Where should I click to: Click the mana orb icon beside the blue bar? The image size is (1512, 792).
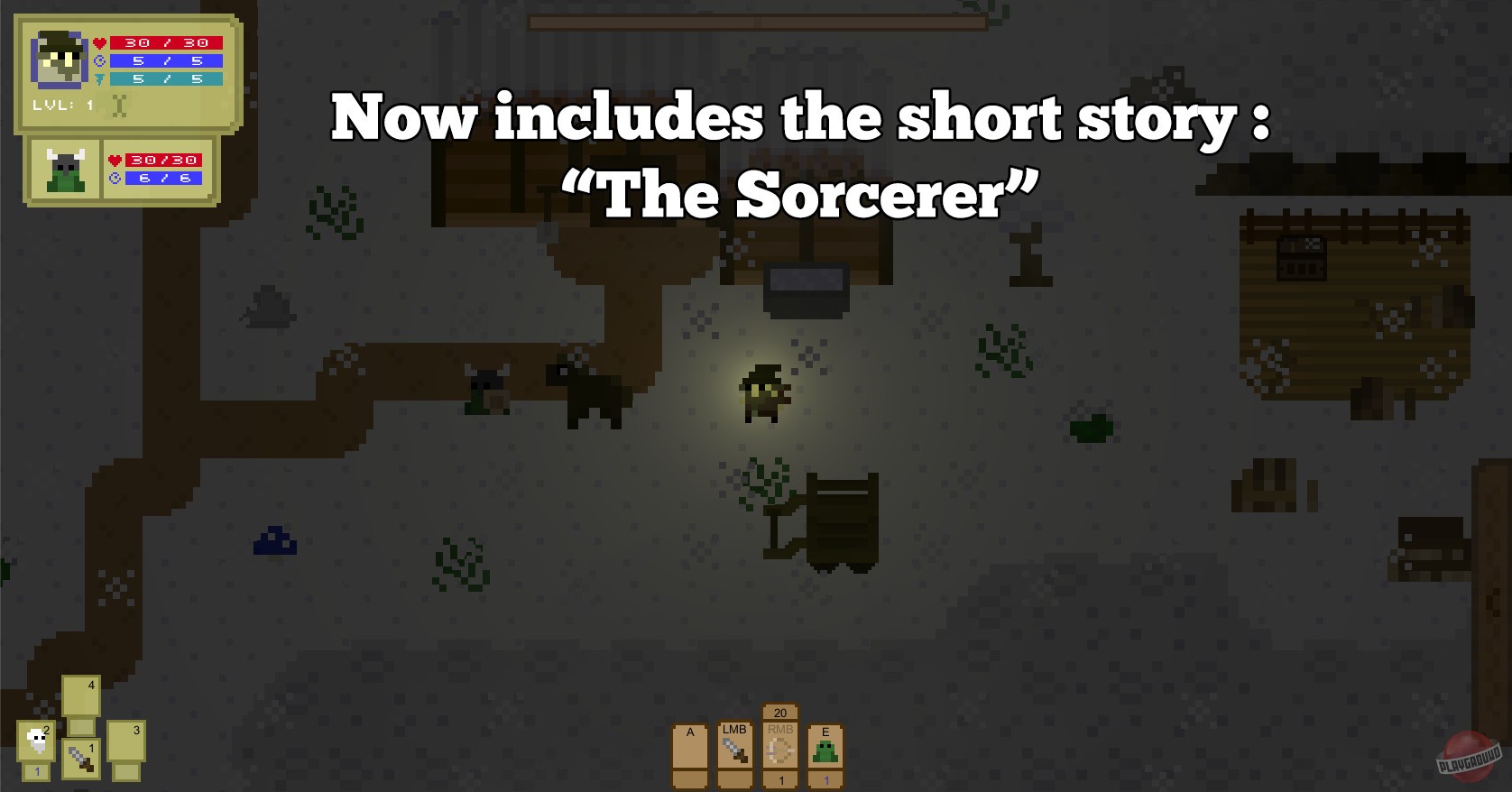coord(99,60)
